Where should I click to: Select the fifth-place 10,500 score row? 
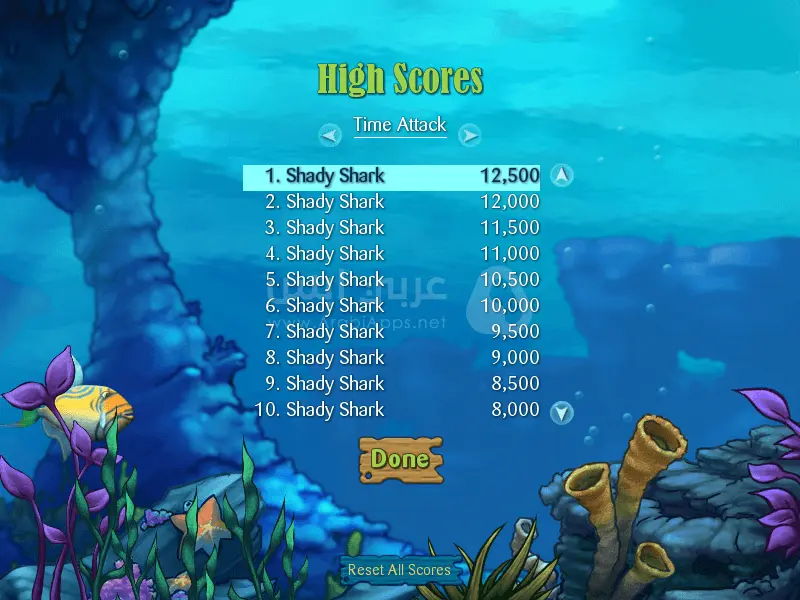391,280
